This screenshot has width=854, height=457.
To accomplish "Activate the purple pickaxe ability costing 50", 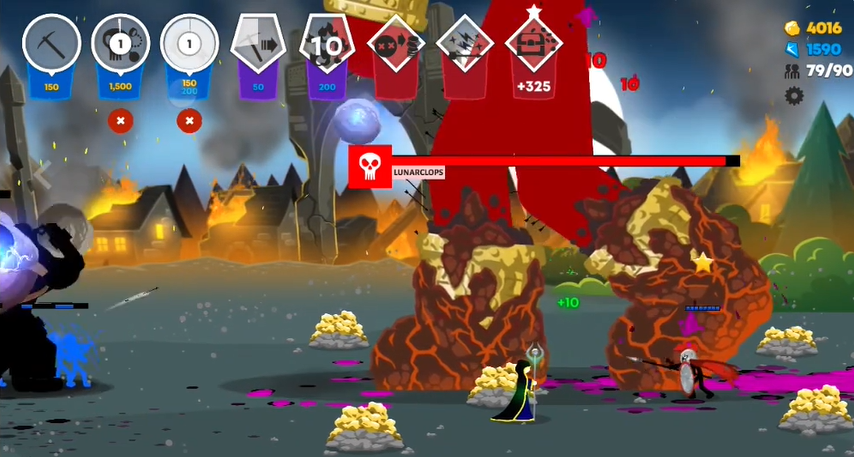I will 258,48.
